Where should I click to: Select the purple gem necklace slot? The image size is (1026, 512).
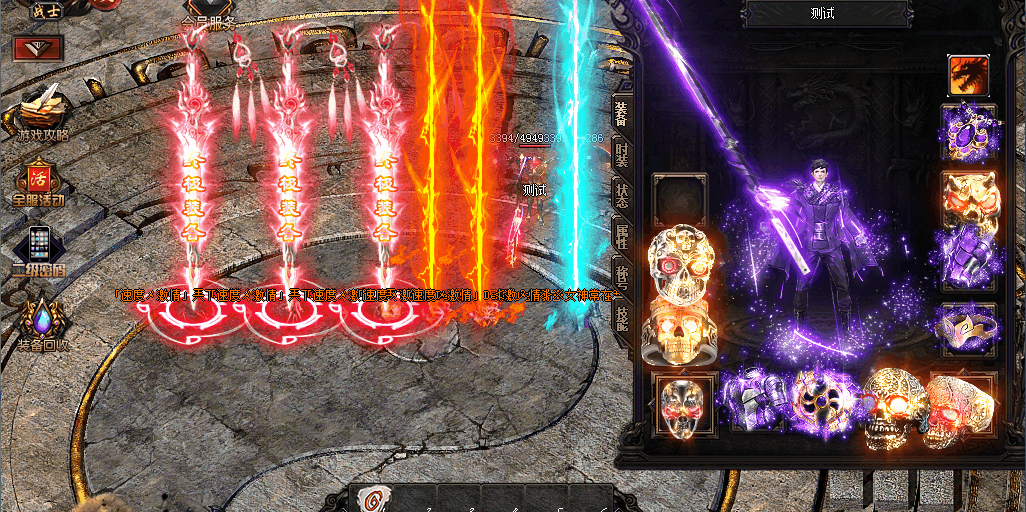[x=968, y=131]
